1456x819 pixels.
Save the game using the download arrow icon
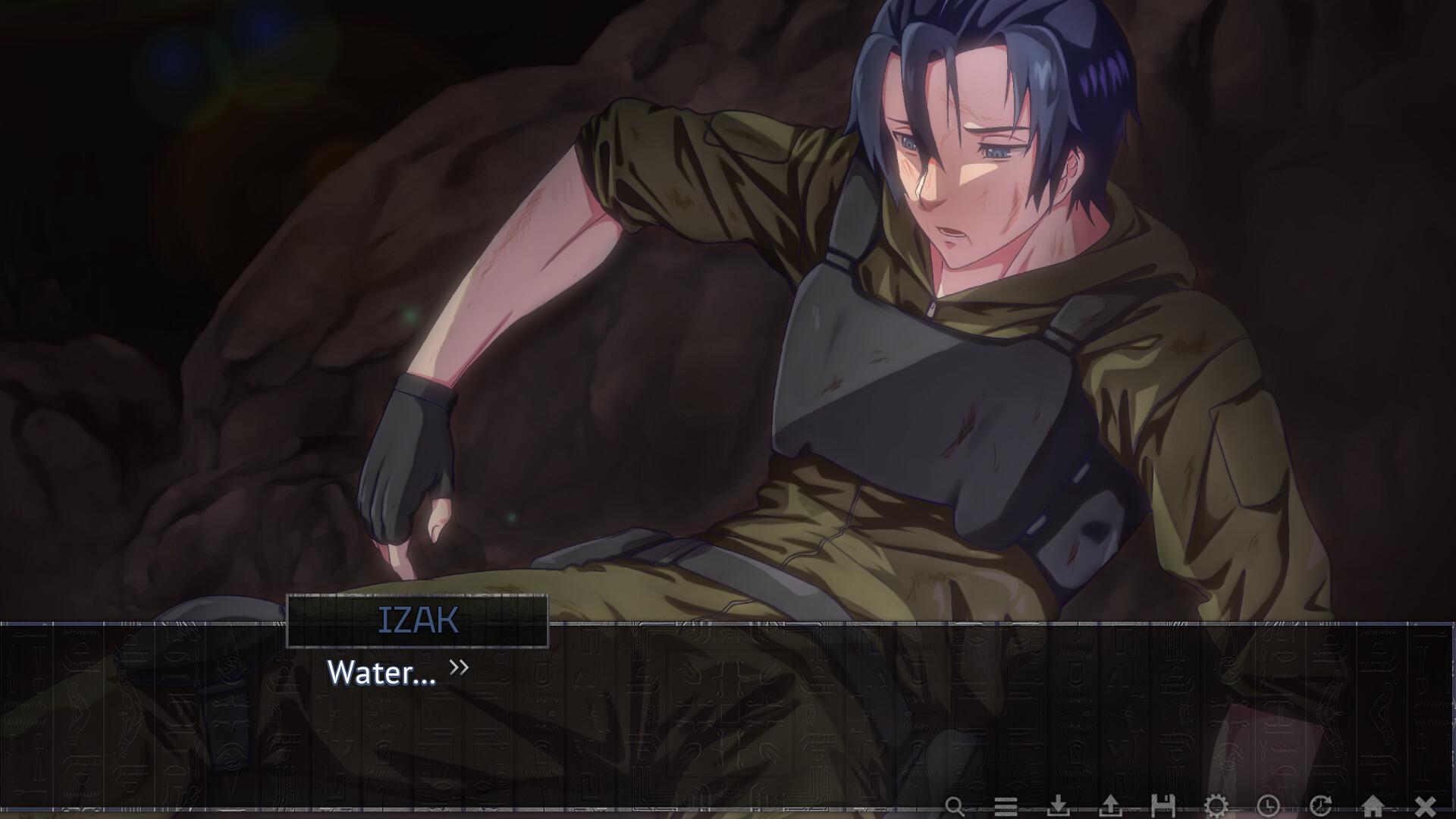click(x=1058, y=805)
